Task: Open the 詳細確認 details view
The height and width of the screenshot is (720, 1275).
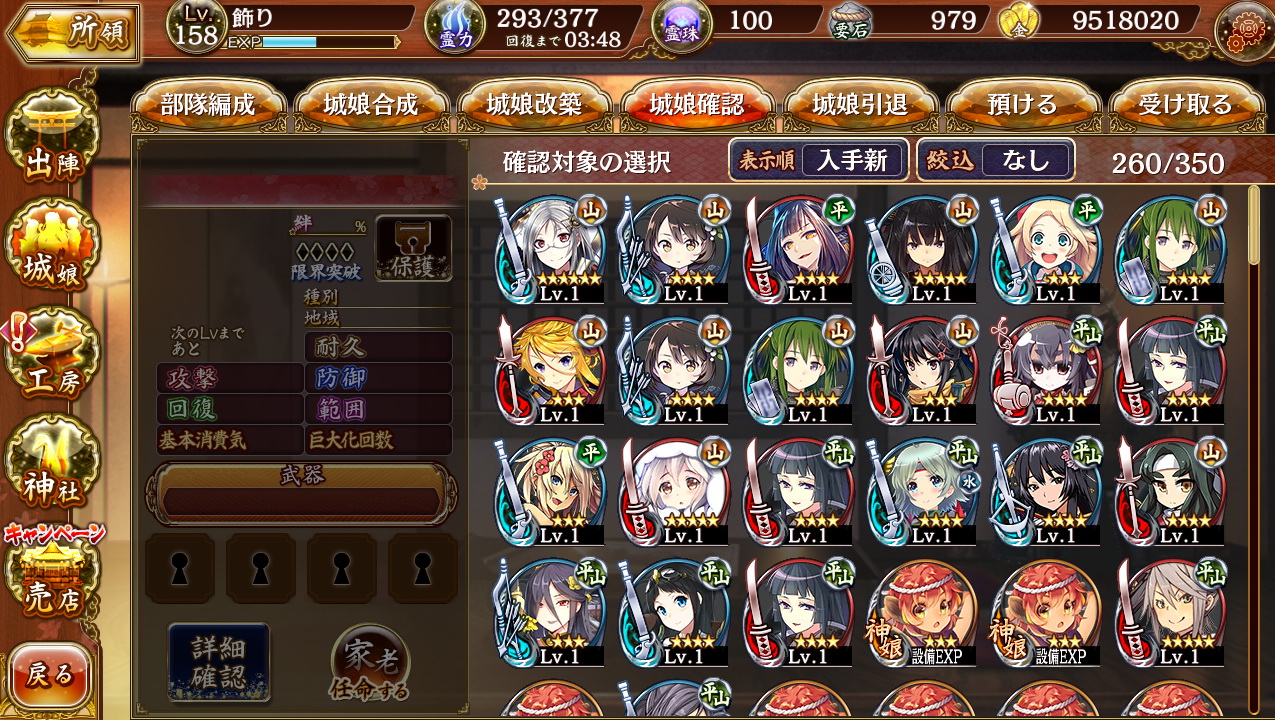Action: pyautogui.click(x=218, y=662)
